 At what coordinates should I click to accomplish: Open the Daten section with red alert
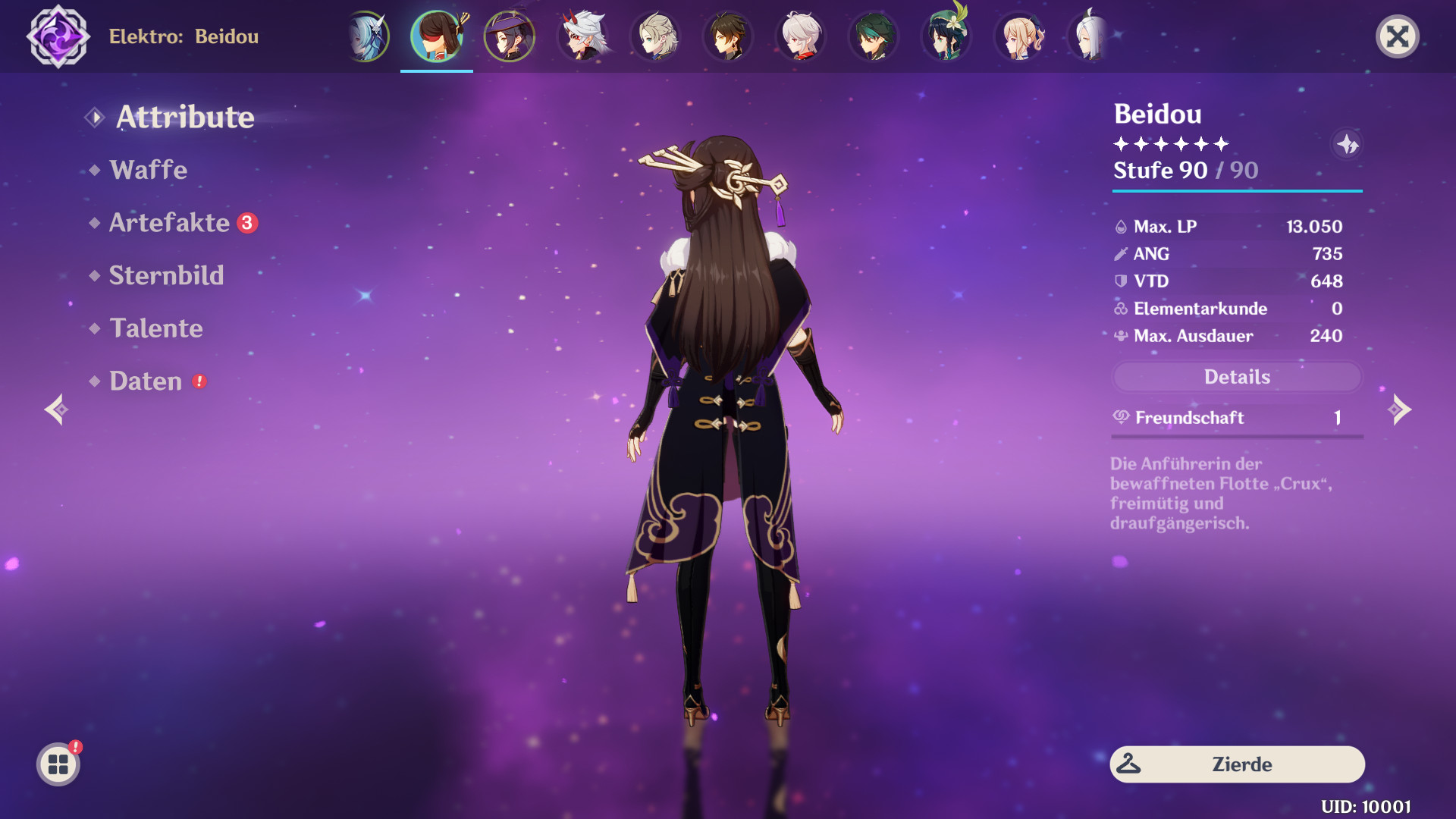tap(147, 381)
